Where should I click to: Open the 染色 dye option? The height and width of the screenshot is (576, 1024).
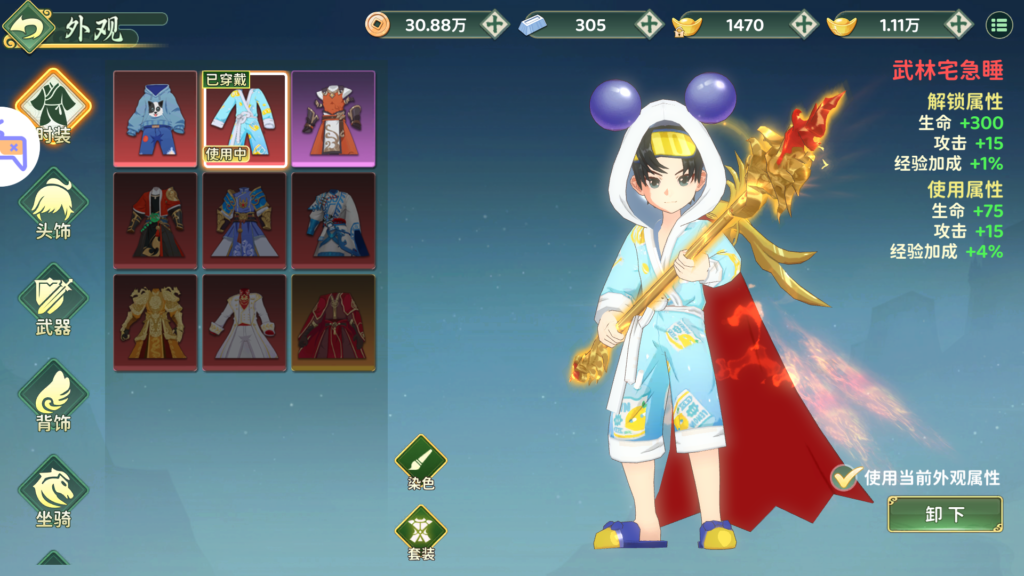click(421, 463)
